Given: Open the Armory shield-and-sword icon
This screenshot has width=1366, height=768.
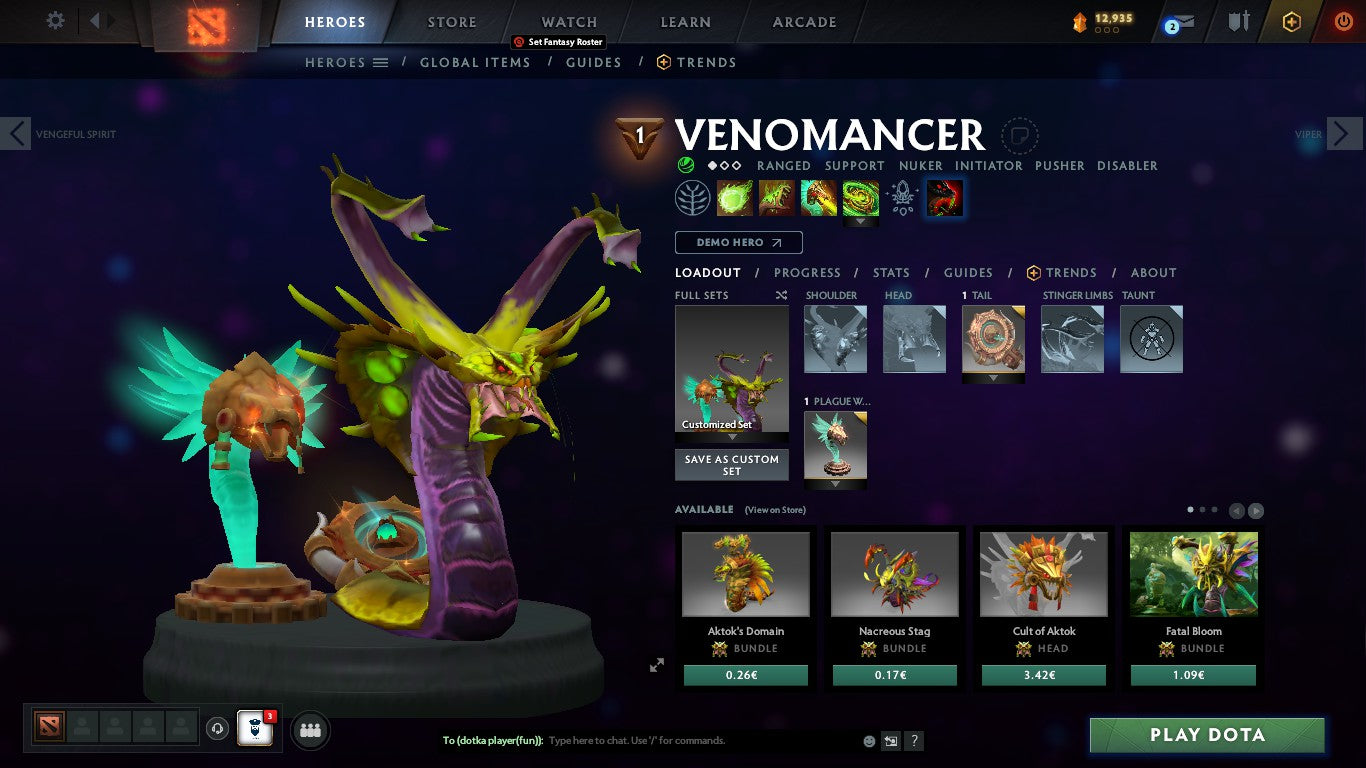Looking at the screenshot, I should coord(1237,19).
